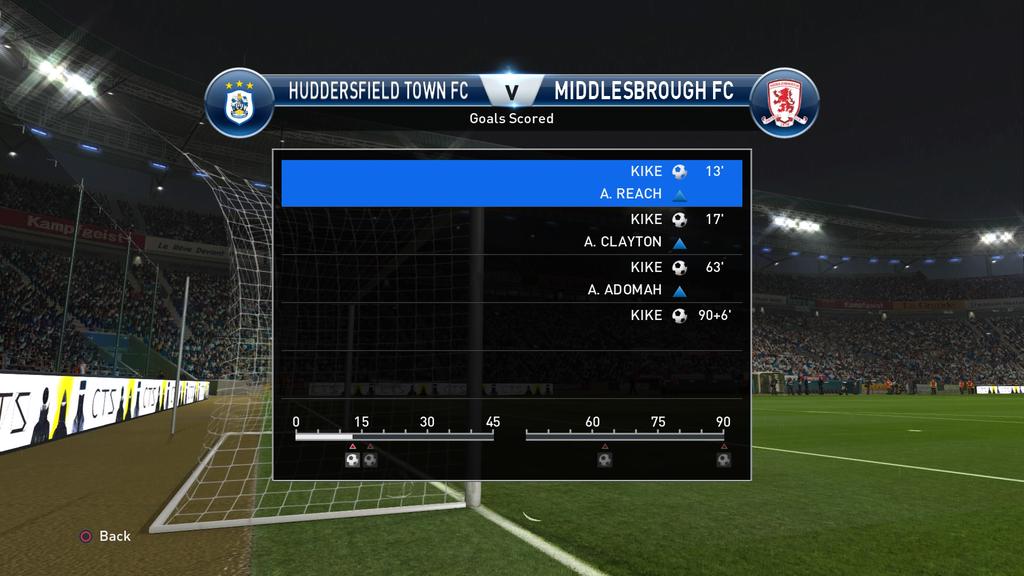Click the timeline ball marker at 90 minutes
This screenshot has width=1024, height=576.
click(723, 460)
